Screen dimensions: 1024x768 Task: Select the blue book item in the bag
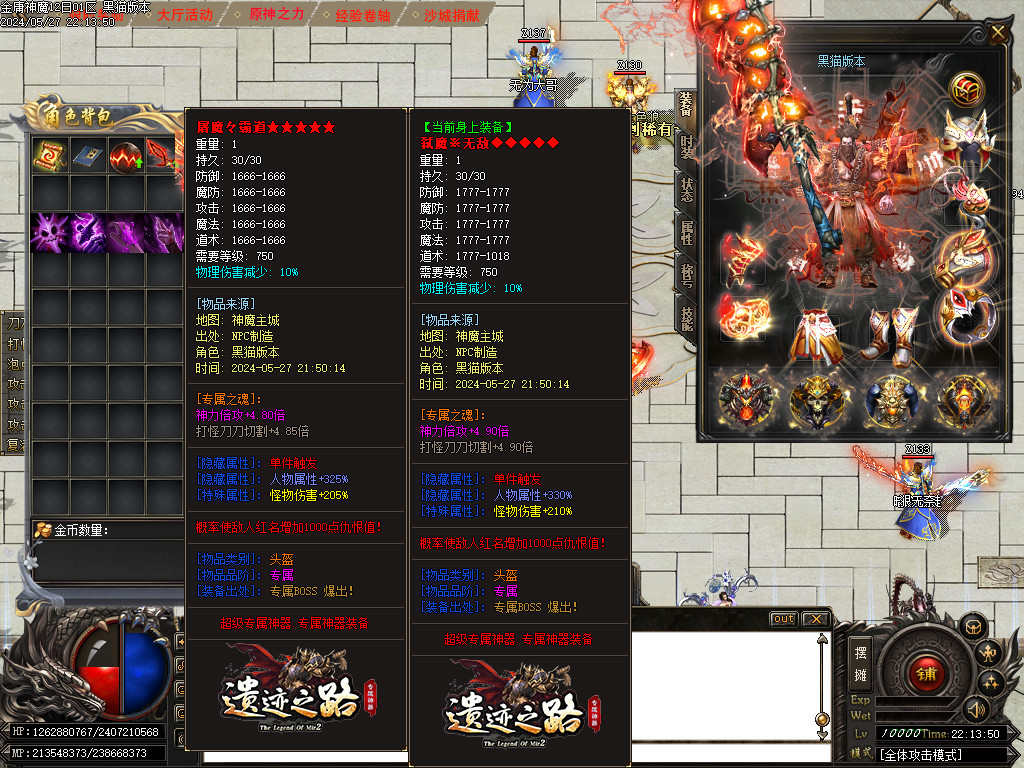tap(88, 156)
